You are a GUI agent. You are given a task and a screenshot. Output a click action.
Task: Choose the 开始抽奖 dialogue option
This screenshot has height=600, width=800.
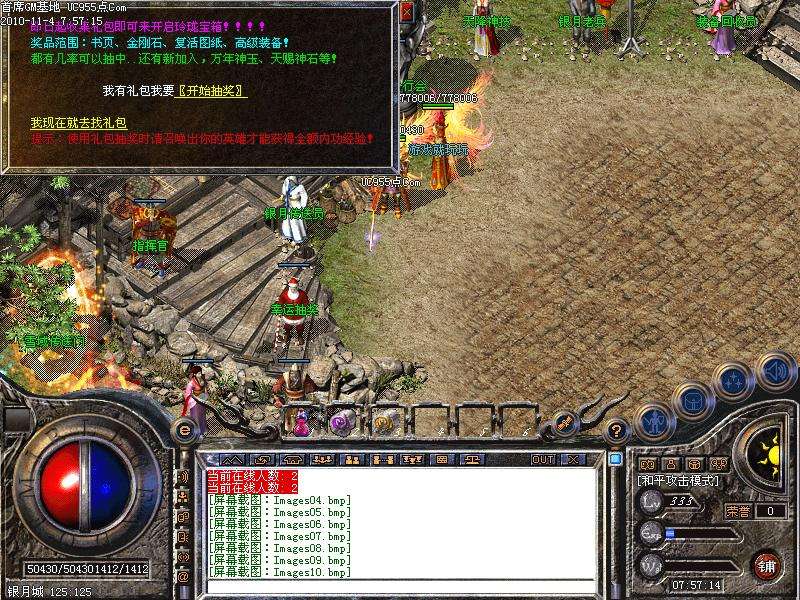(212, 91)
